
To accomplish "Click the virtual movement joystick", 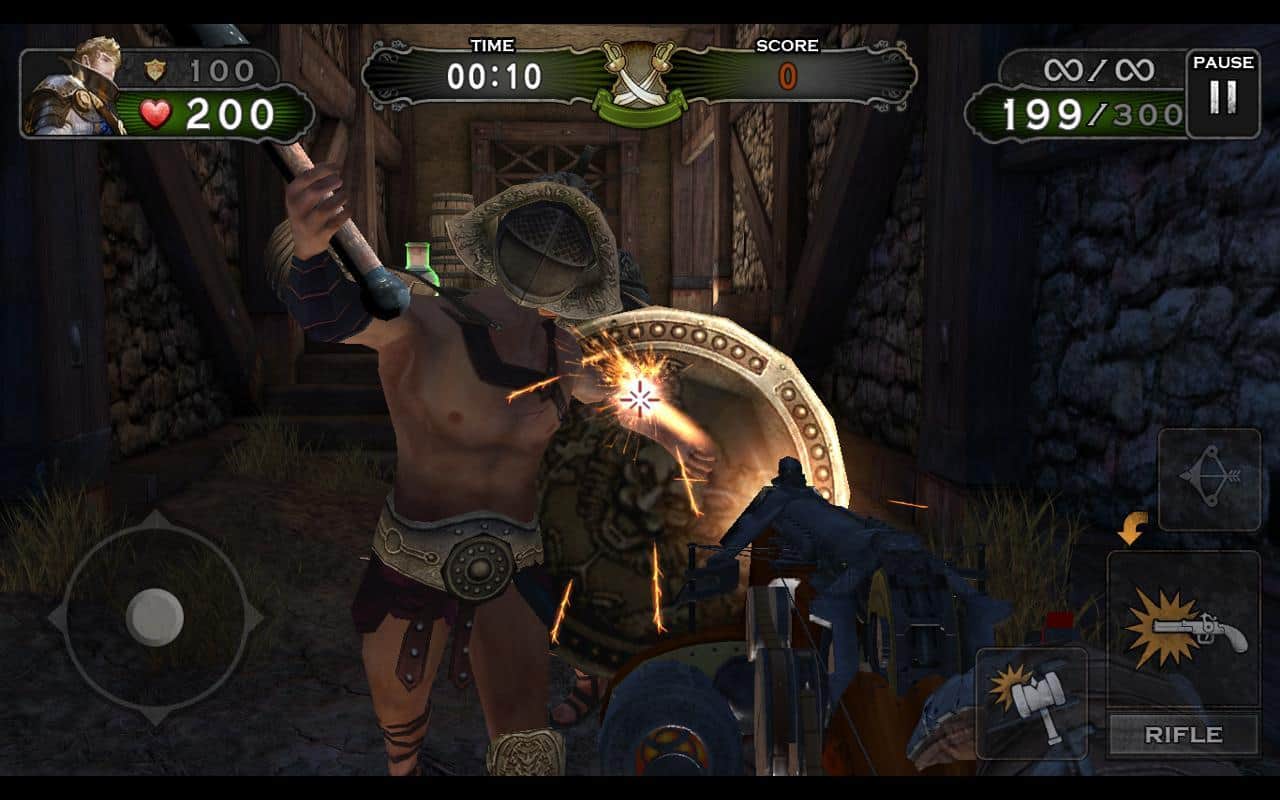I will tap(155, 617).
